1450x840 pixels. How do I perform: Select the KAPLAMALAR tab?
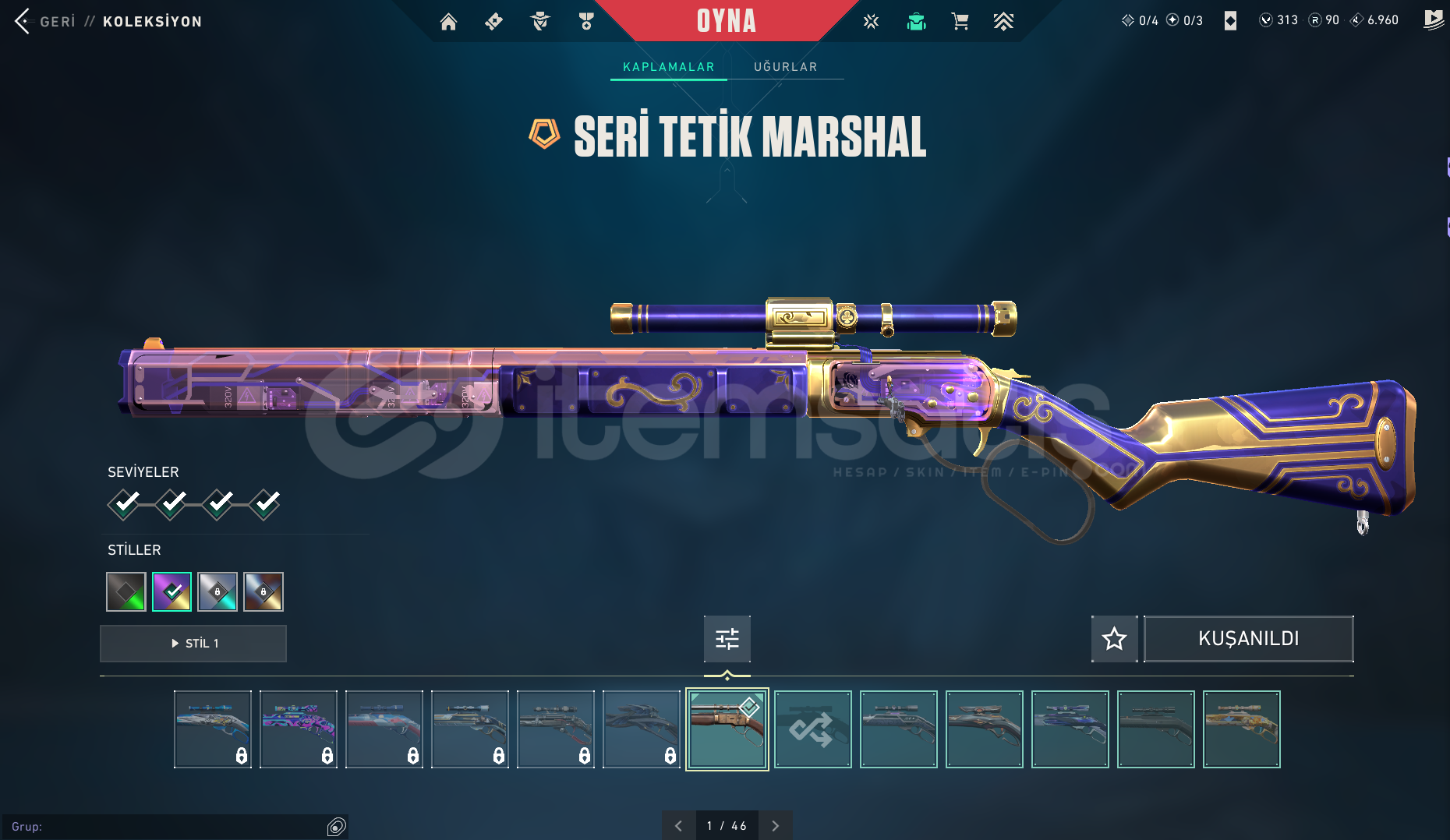click(x=668, y=67)
